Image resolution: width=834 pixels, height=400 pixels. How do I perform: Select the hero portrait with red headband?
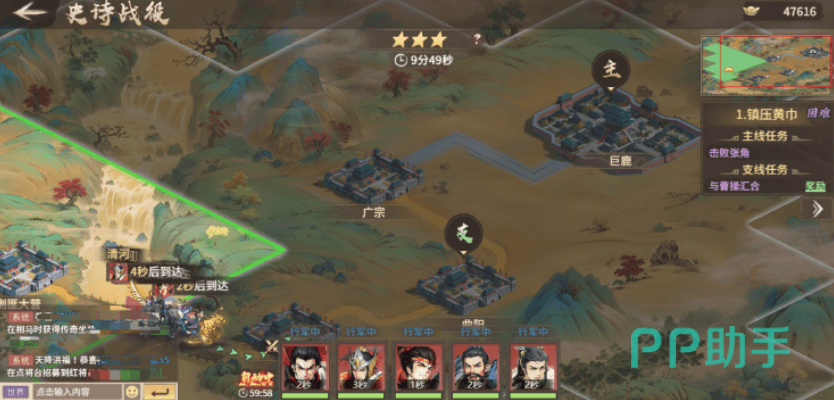pos(417,365)
